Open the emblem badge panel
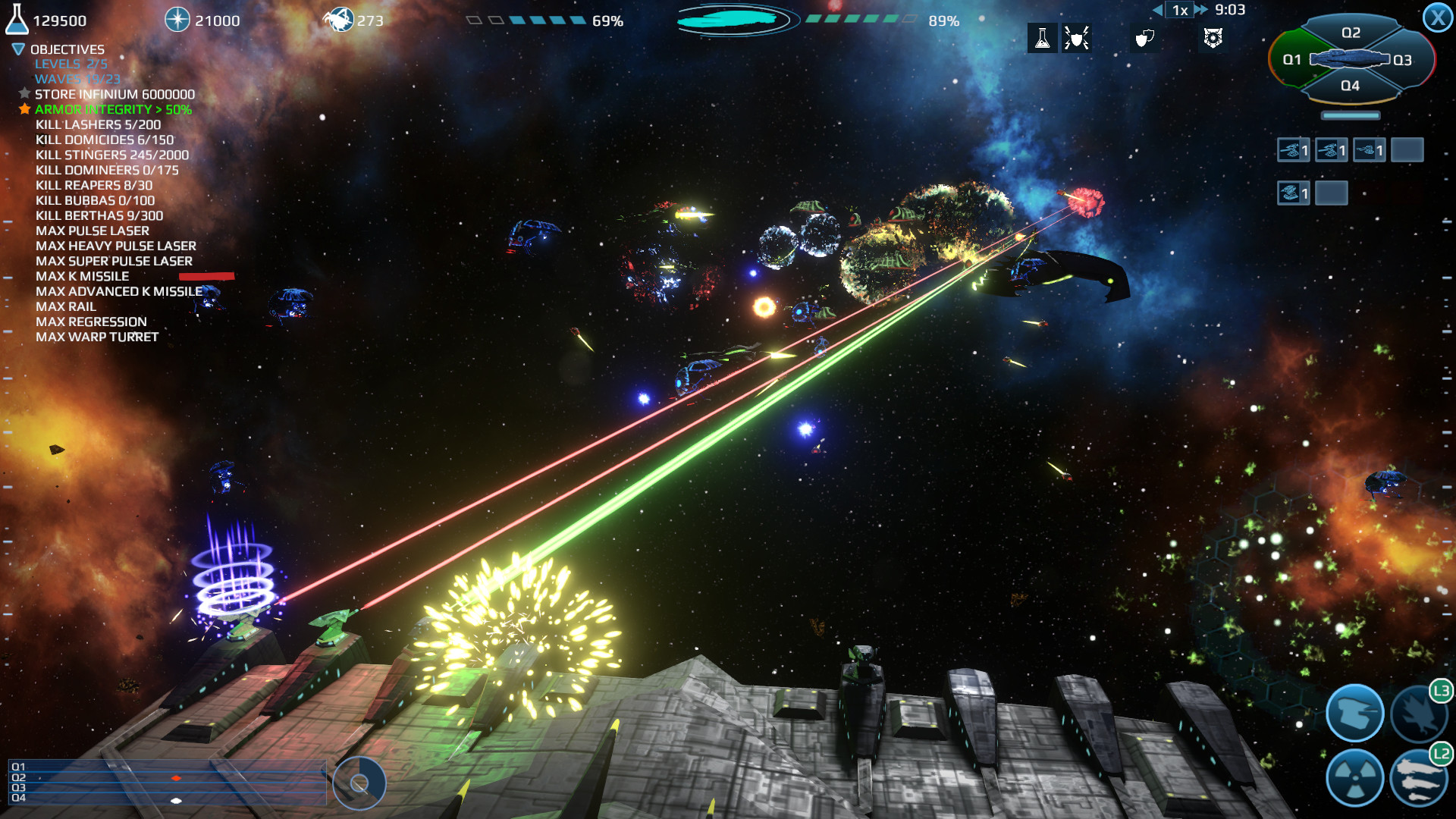The width and height of the screenshot is (1456, 819). (x=1215, y=39)
